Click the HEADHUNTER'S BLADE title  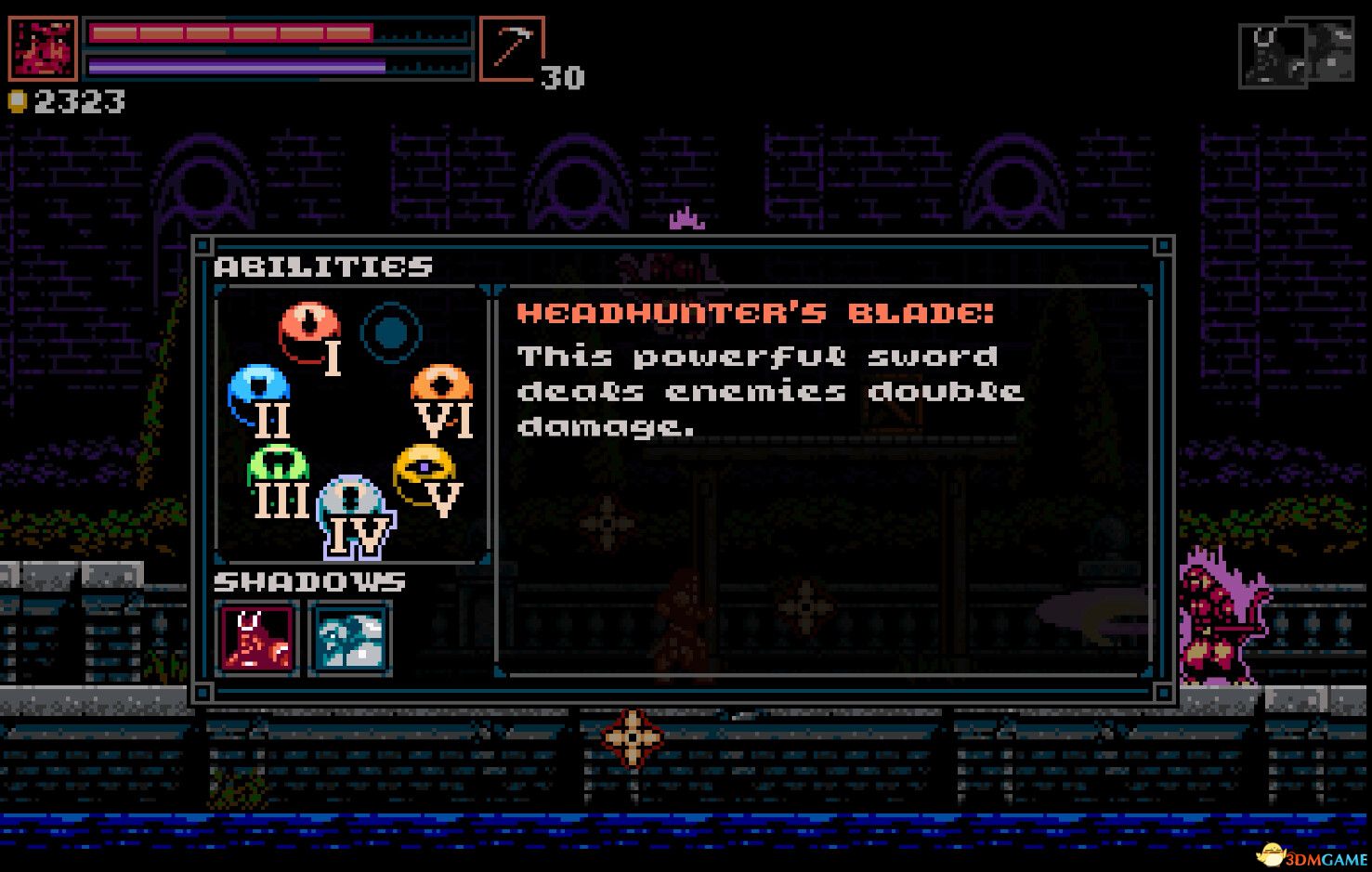click(x=756, y=313)
